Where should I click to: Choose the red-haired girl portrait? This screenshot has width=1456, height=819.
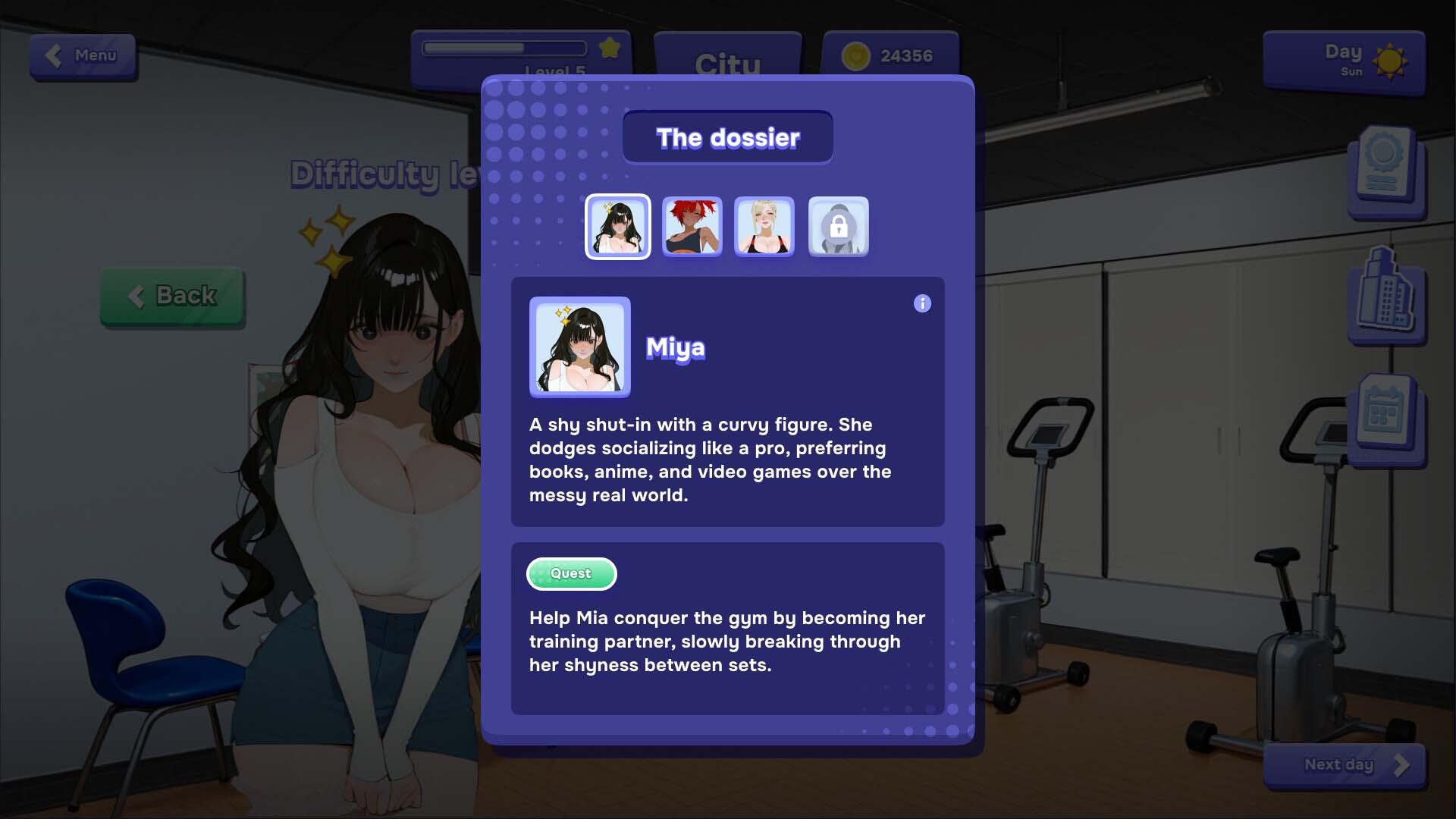692,227
